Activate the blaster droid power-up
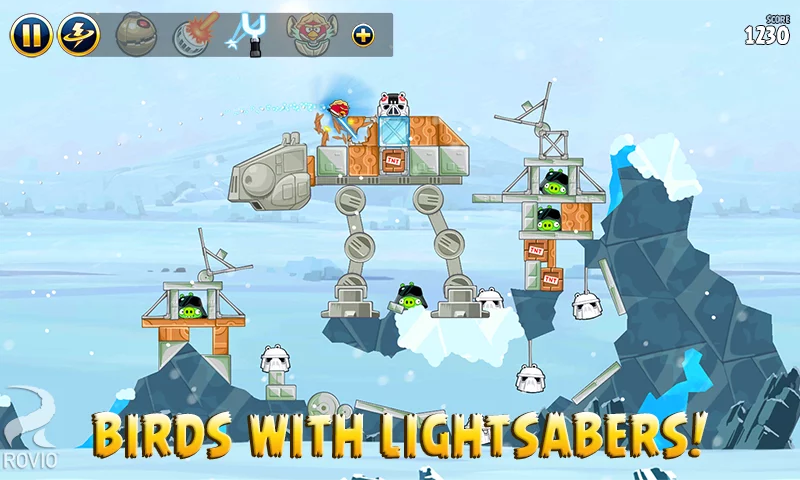The width and height of the screenshot is (800, 480). click(192, 35)
